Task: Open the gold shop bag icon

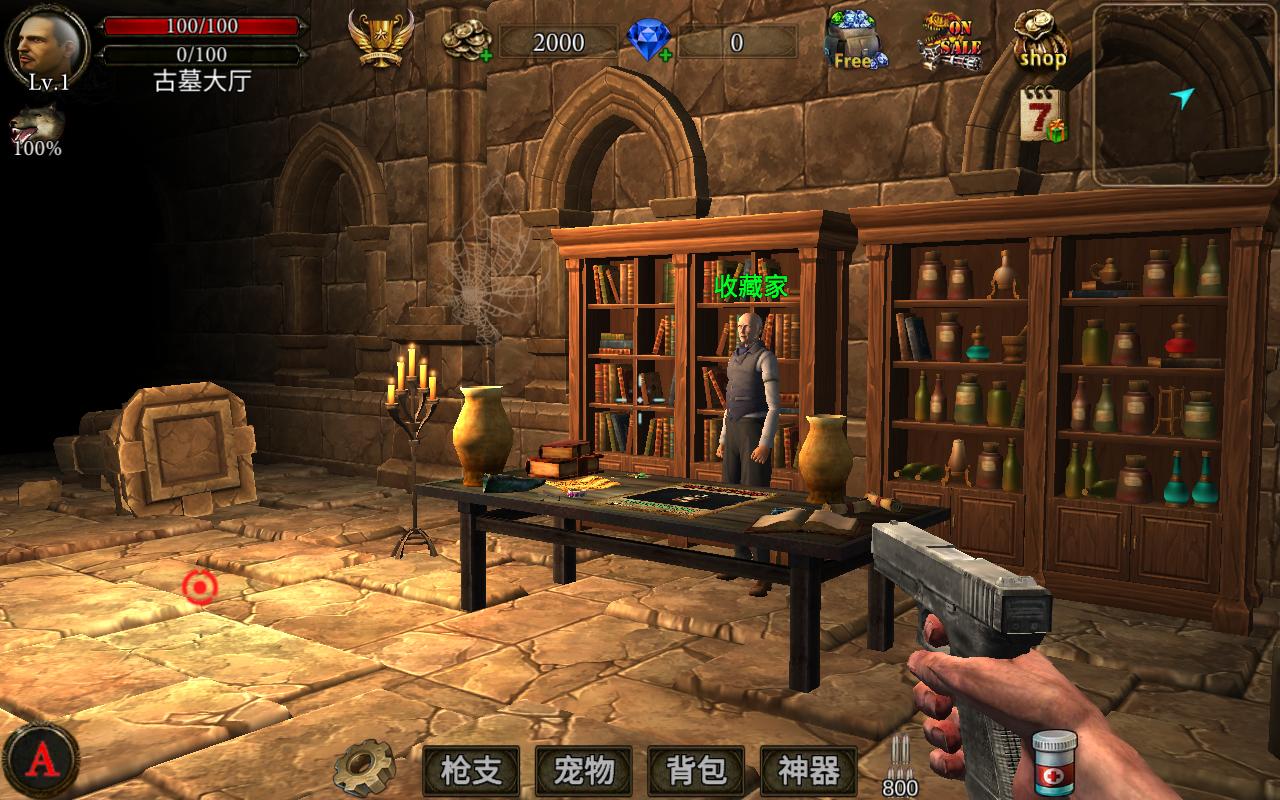Action: [1041, 38]
